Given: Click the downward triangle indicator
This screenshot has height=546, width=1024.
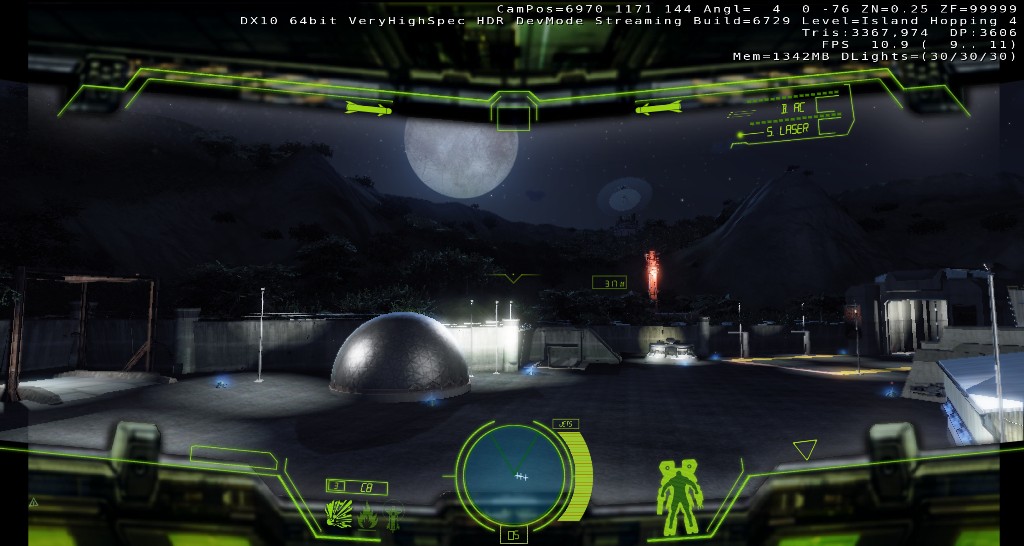Looking at the screenshot, I should pyautogui.click(x=804, y=449).
